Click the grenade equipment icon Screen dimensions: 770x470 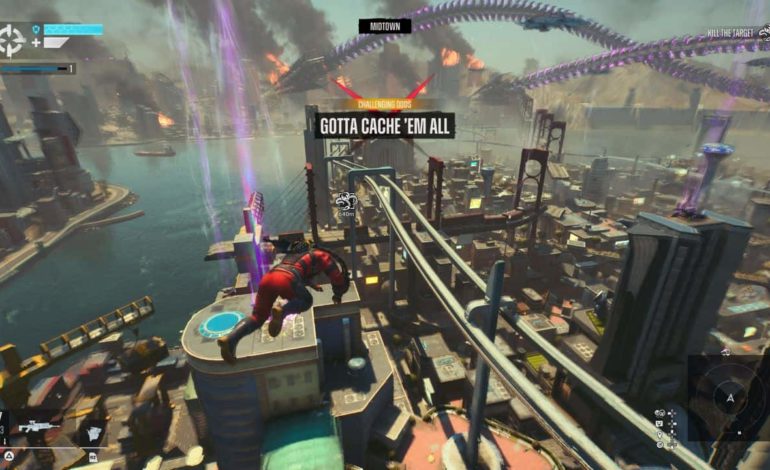92,433
